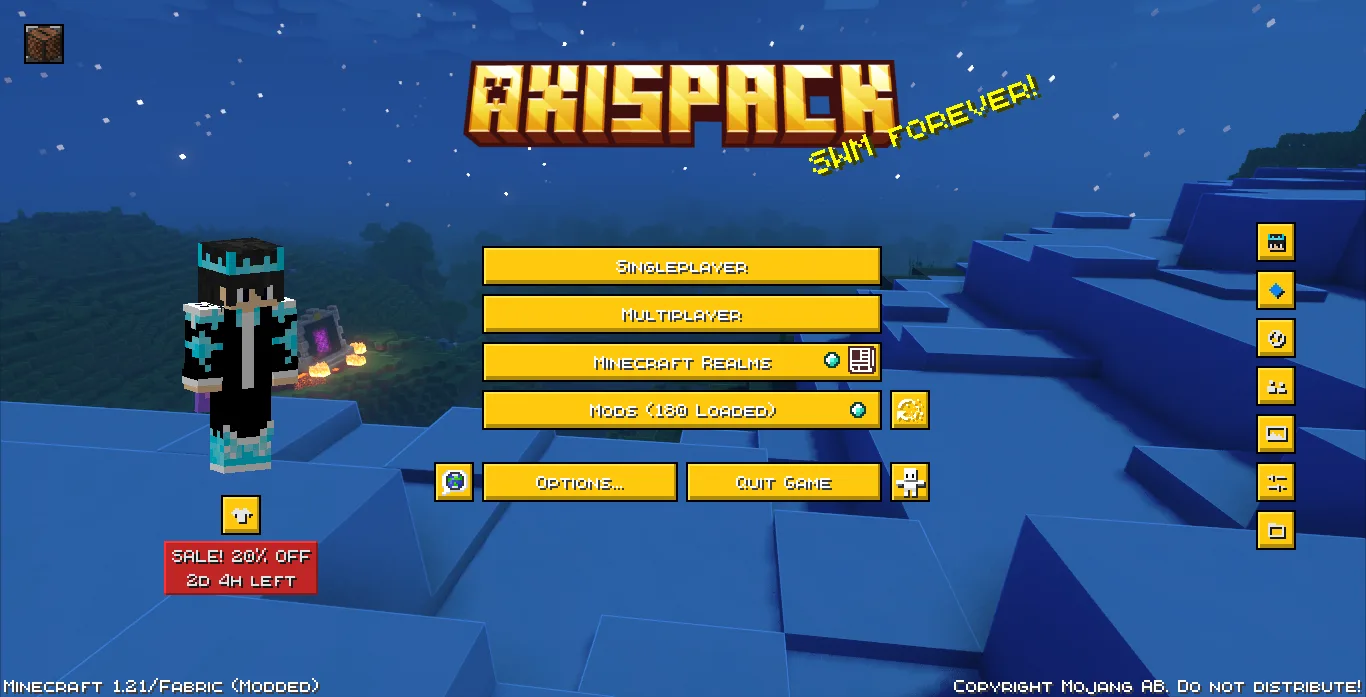Click the note block icon in the corner
Viewport: 1366px width, 697px height.
pyautogui.click(x=44, y=44)
